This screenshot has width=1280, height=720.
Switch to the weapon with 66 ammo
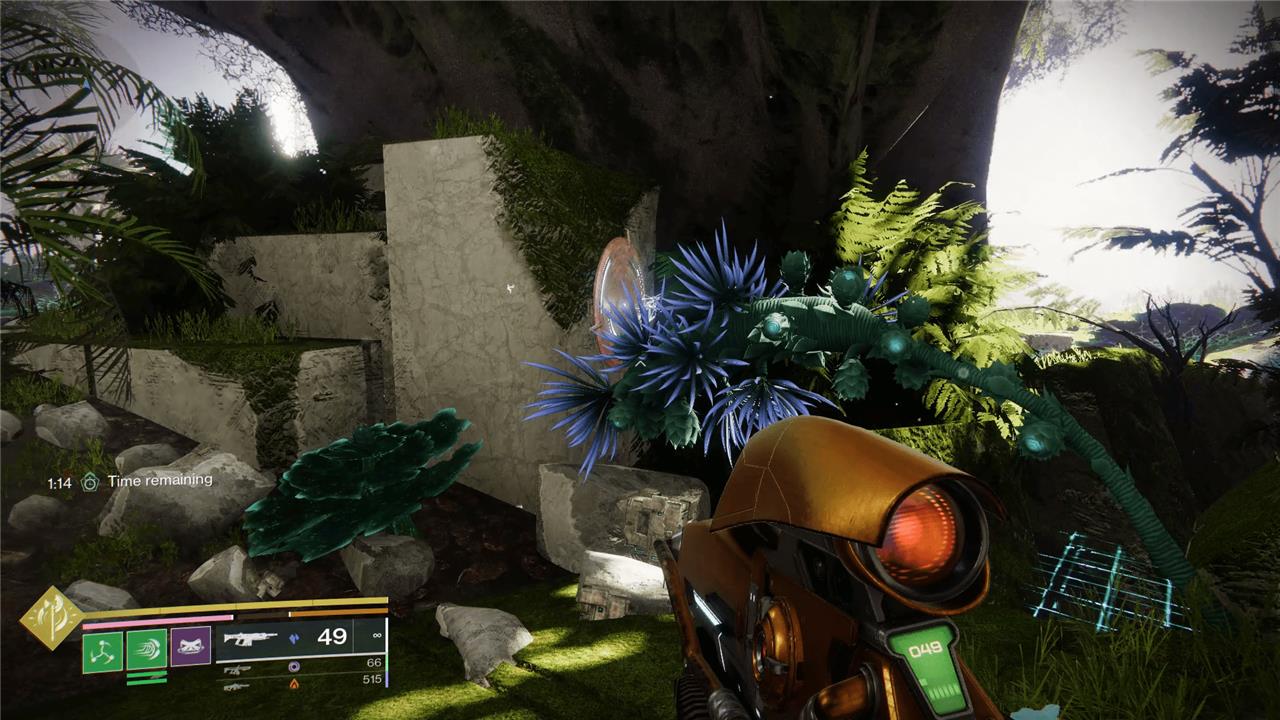coord(300,665)
